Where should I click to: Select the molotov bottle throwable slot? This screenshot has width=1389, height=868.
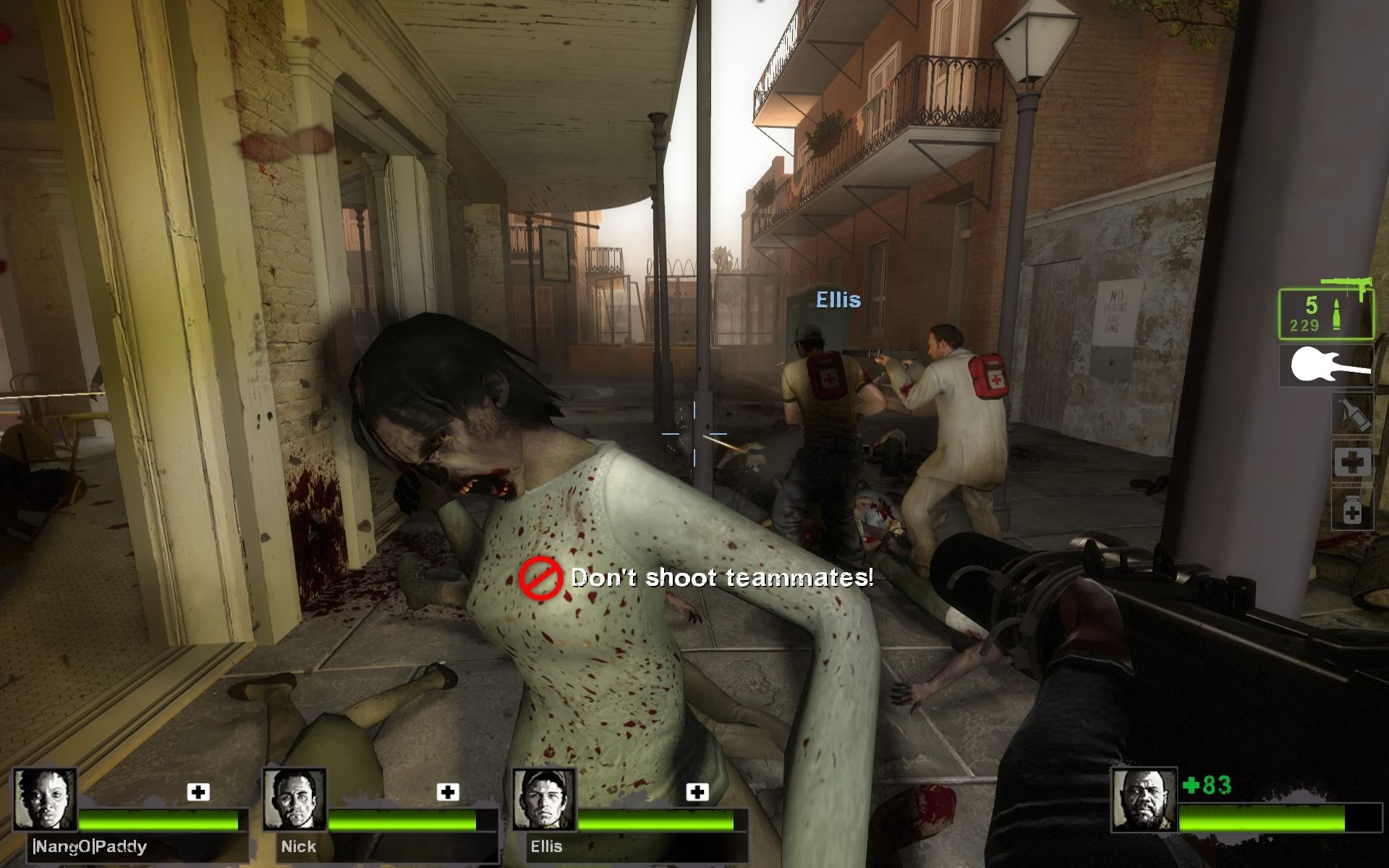[1352, 414]
